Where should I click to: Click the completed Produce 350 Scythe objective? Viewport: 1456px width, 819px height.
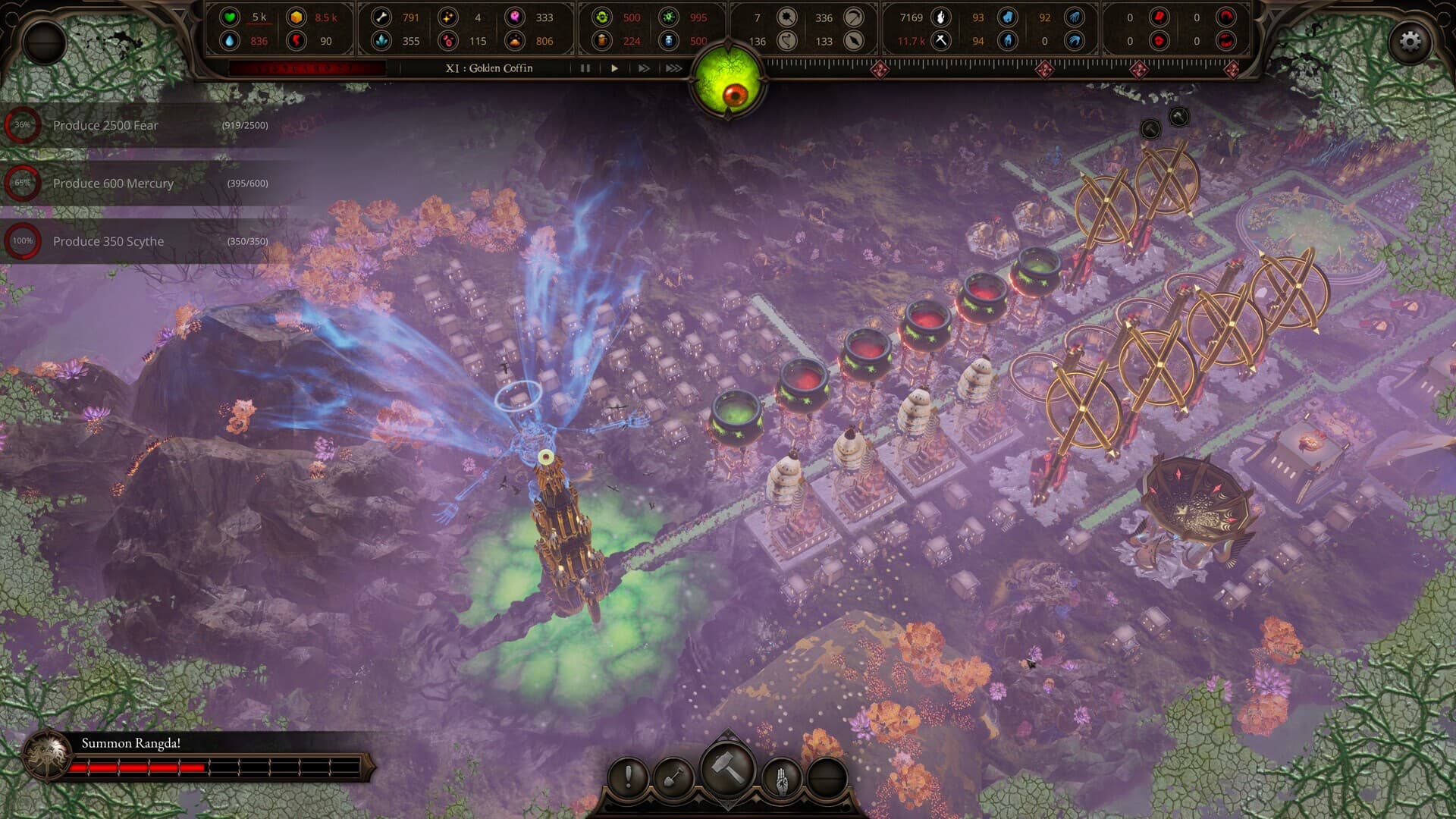(x=107, y=241)
